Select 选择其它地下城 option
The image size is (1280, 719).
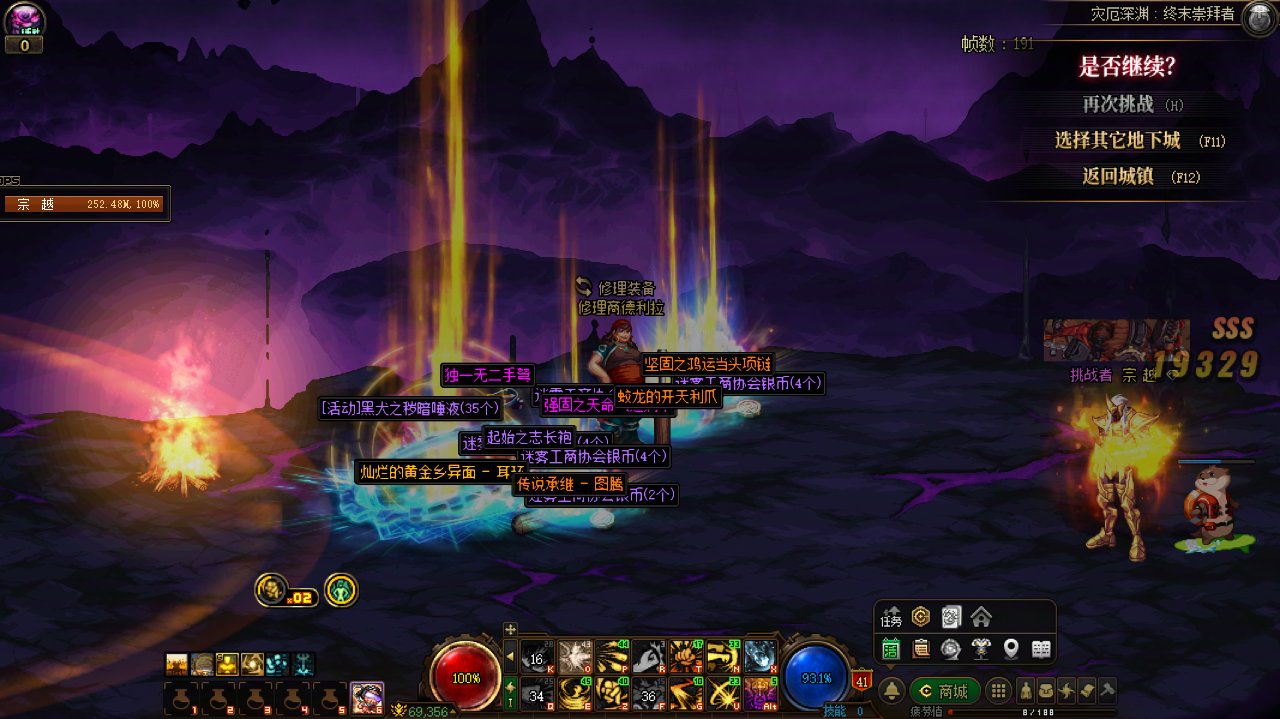[1118, 141]
